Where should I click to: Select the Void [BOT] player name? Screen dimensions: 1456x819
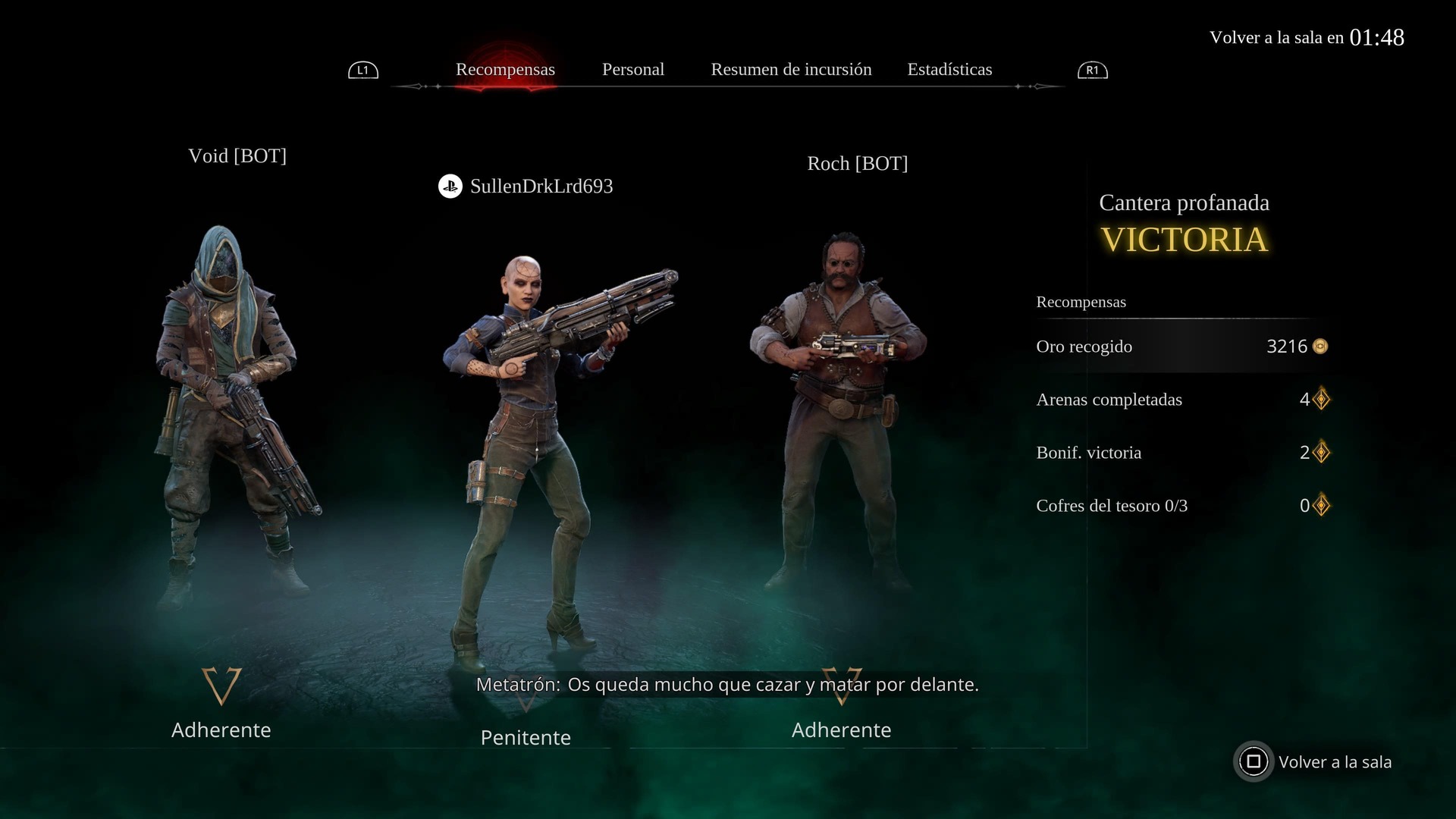pyautogui.click(x=237, y=156)
